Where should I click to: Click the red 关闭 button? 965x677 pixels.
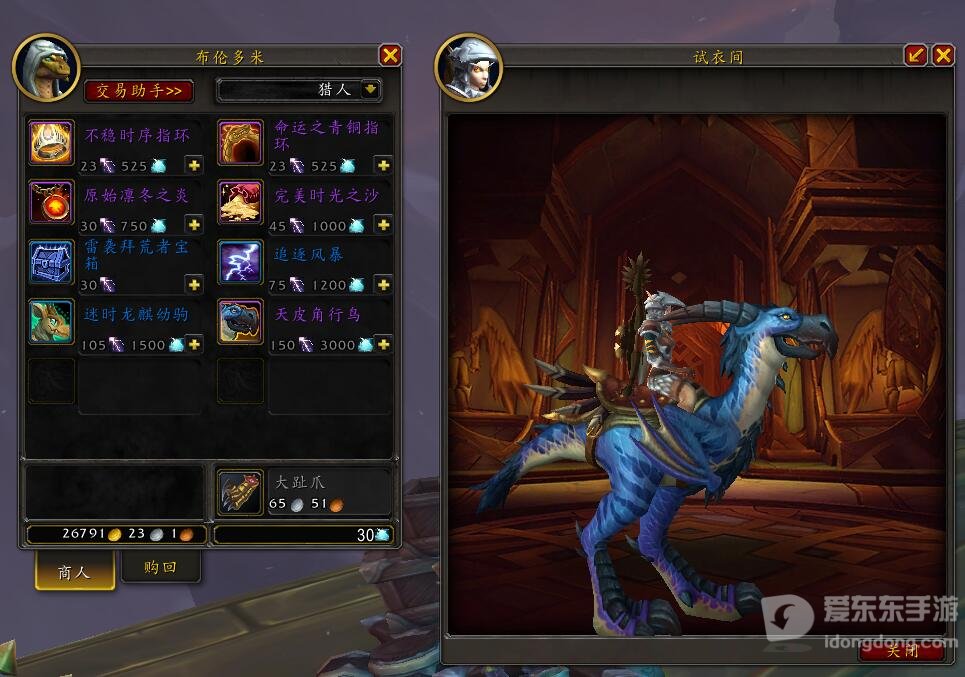[x=901, y=651]
